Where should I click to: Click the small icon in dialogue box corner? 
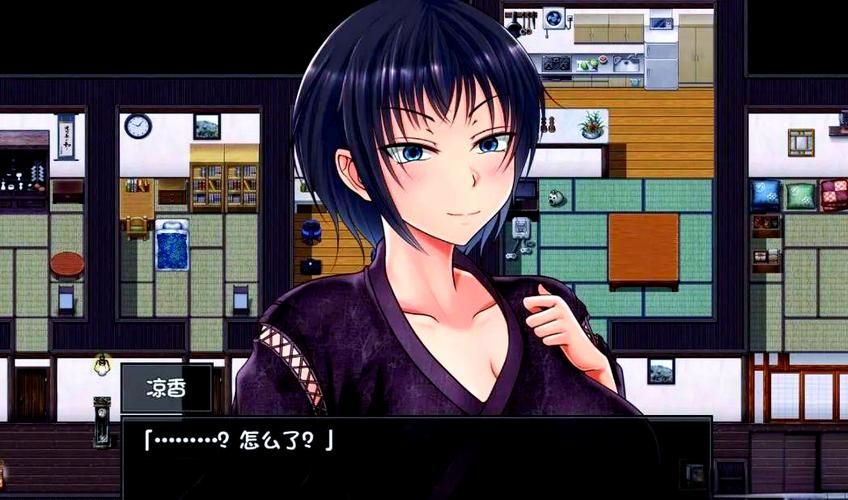tap(692, 472)
